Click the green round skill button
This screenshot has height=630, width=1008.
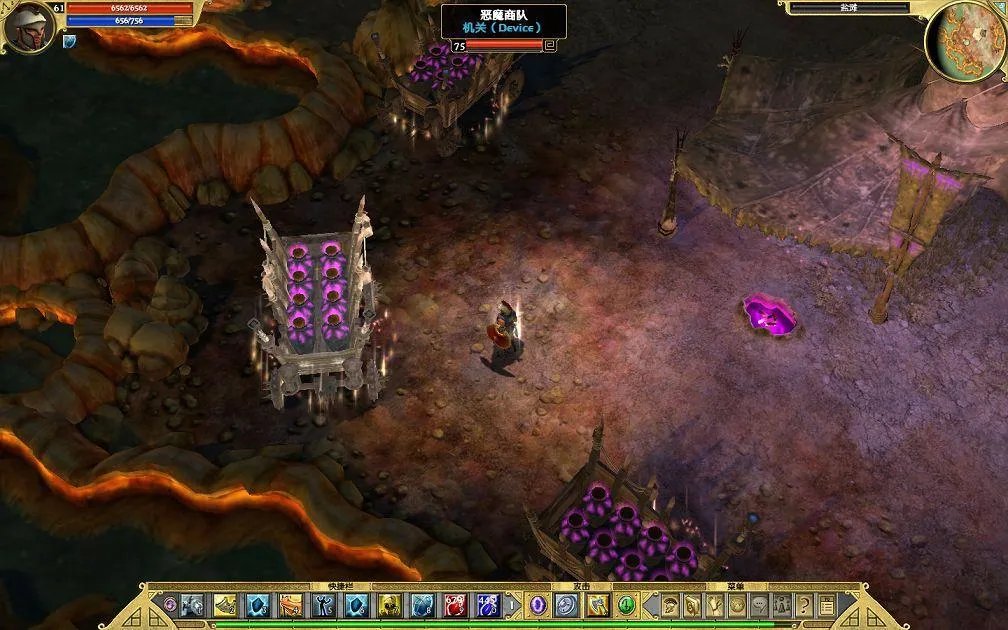626,605
